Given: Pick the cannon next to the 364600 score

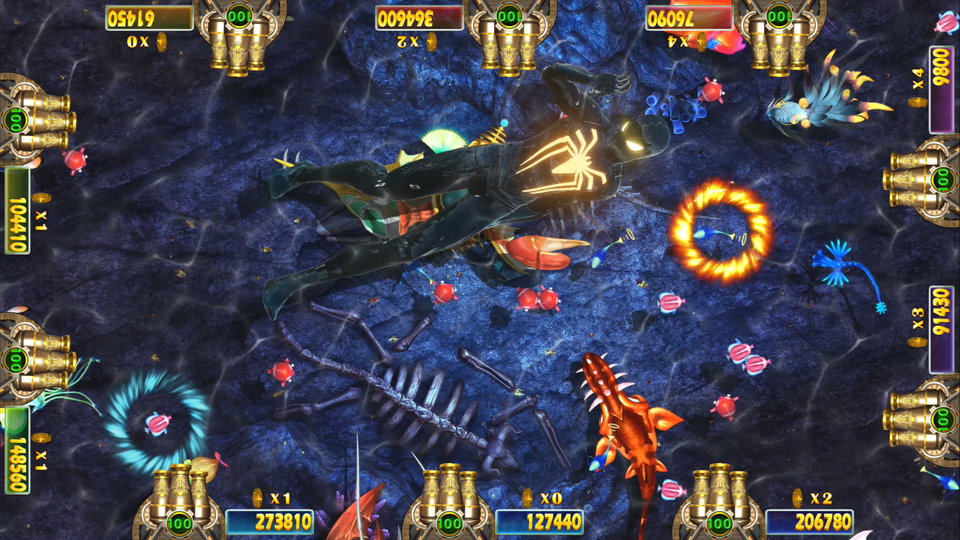Looking at the screenshot, I should 509,42.
